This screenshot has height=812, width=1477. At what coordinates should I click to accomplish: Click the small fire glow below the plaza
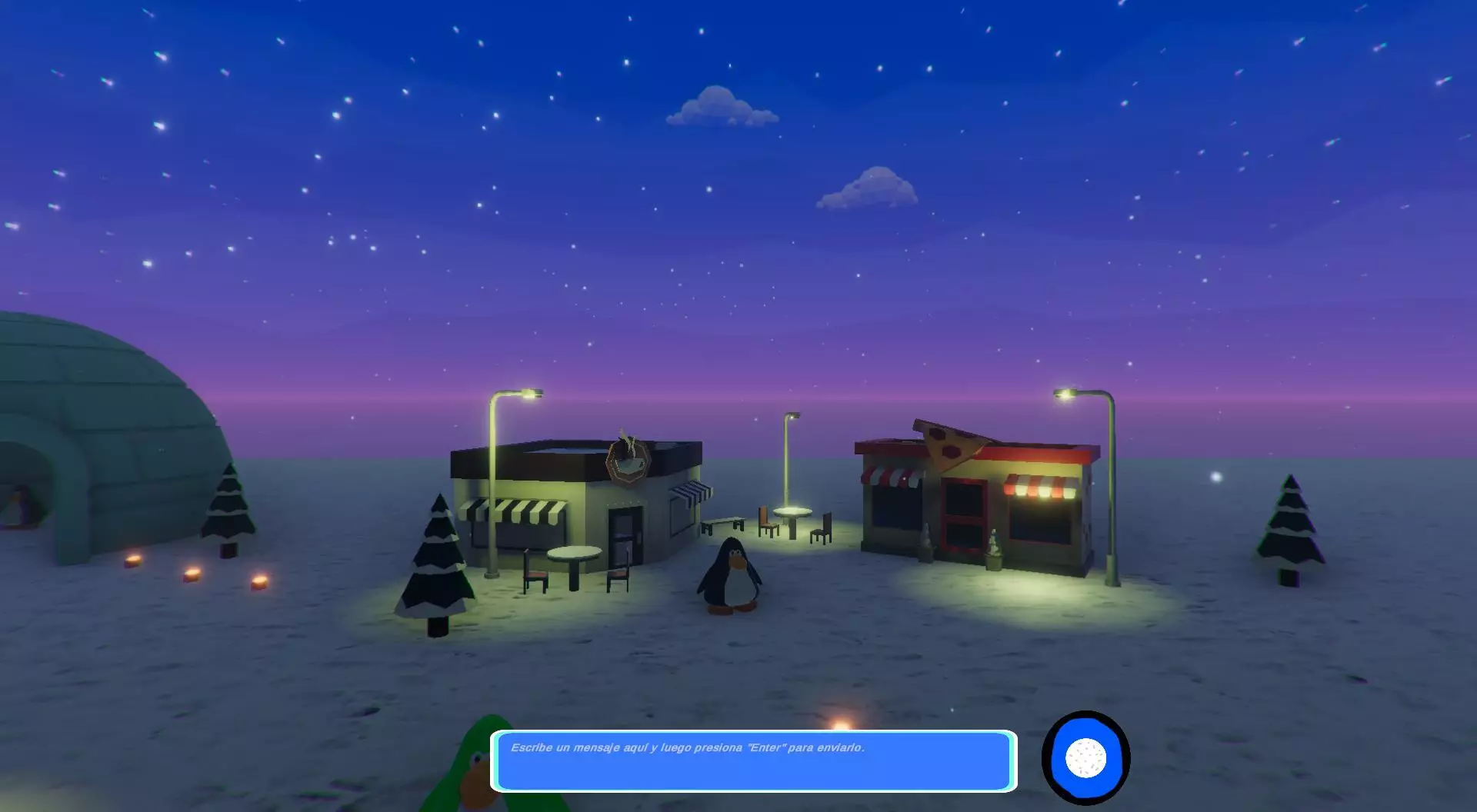(840, 724)
